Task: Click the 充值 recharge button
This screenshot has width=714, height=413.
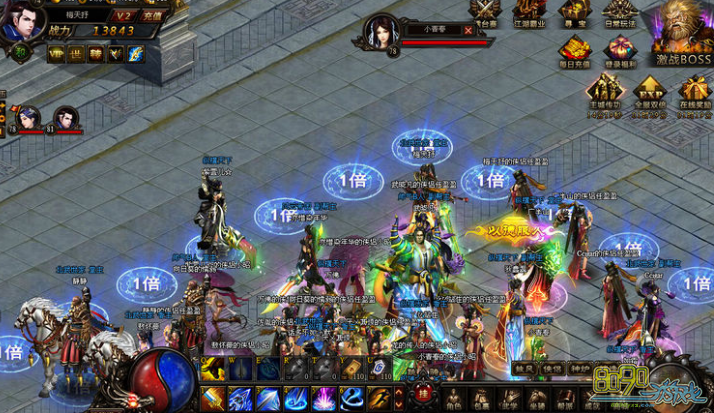Action: pyautogui.click(x=152, y=16)
